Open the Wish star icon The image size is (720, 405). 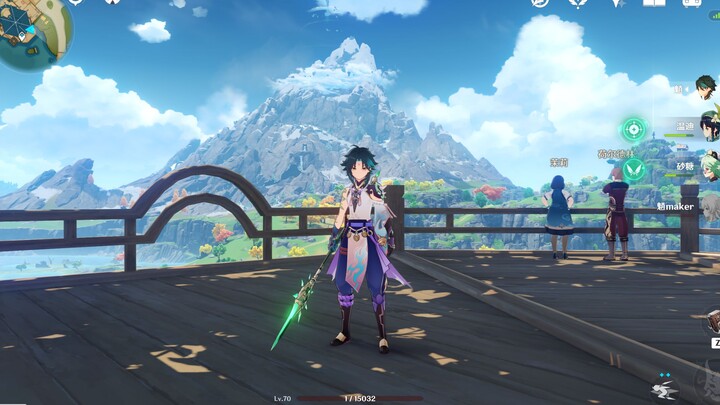pos(617,3)
